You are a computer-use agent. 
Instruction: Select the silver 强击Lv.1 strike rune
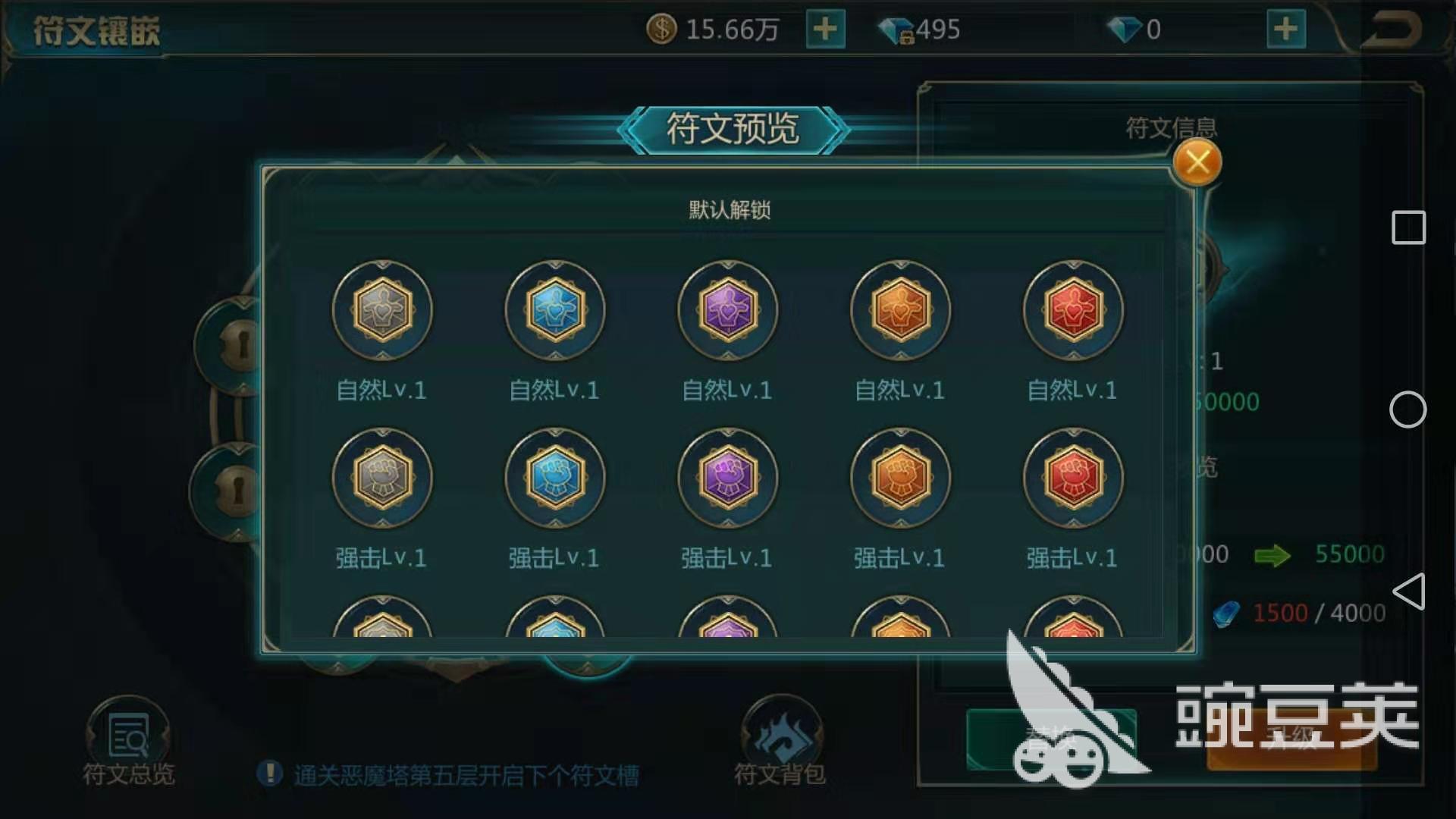pos(381,478)
